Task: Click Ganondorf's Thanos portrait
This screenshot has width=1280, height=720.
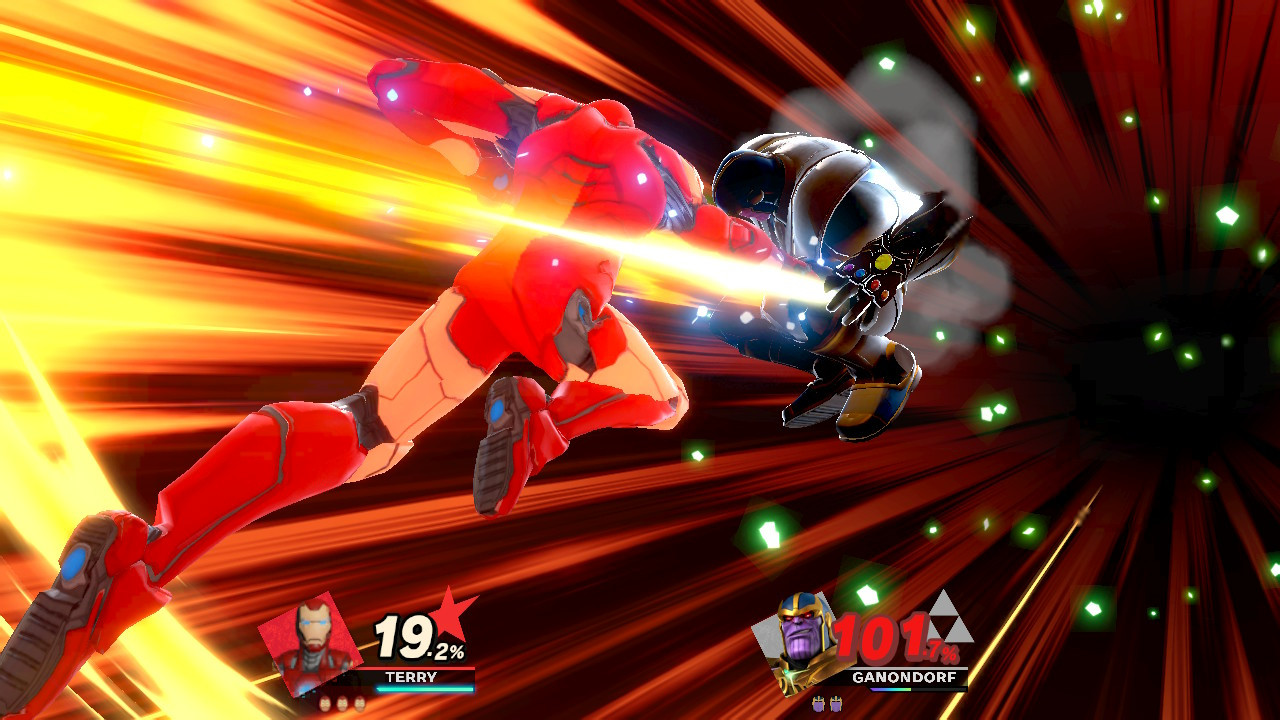Action: [x=799, y=643]
